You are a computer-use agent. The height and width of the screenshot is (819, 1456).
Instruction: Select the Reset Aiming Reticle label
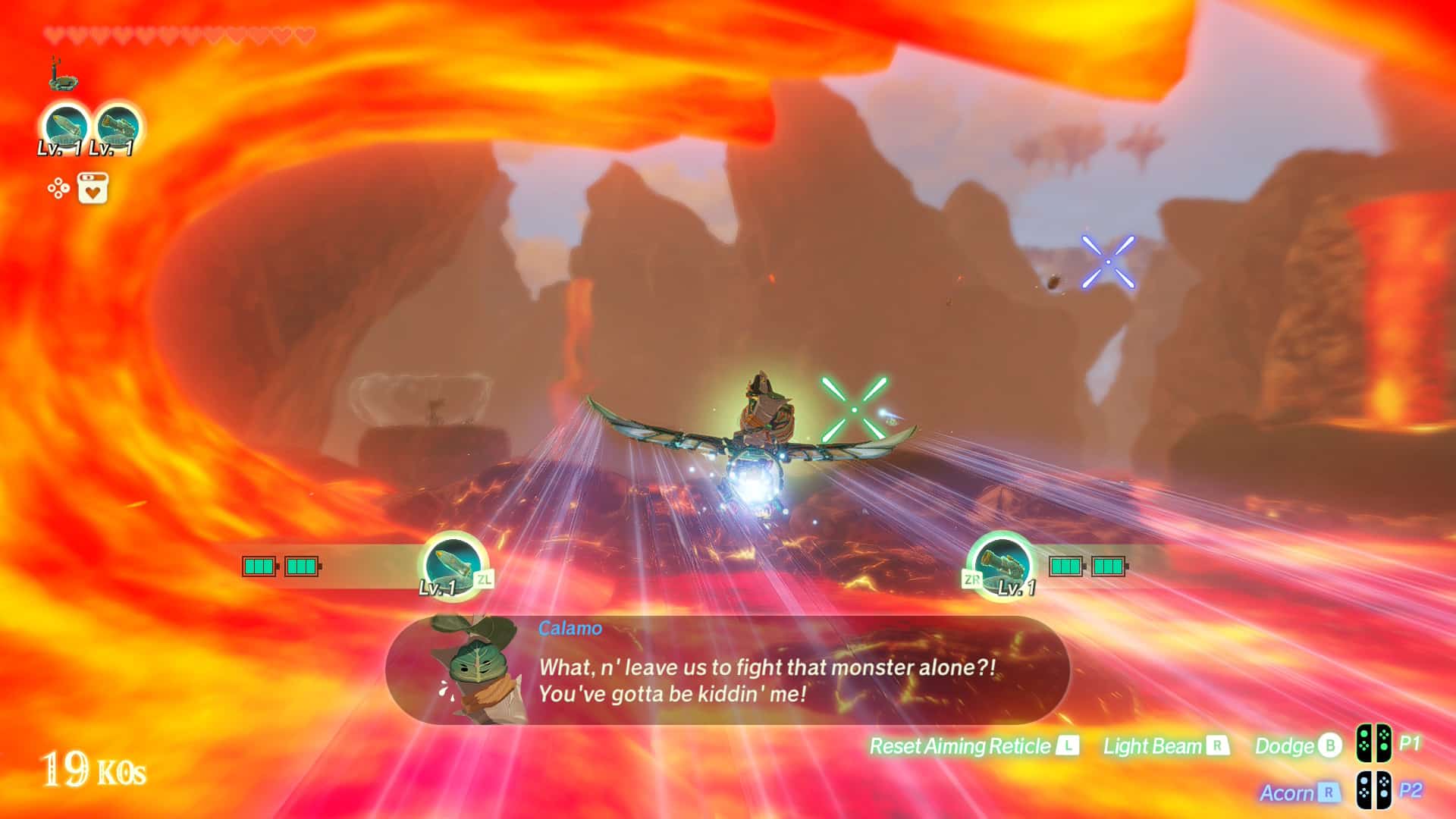(959, 746)
